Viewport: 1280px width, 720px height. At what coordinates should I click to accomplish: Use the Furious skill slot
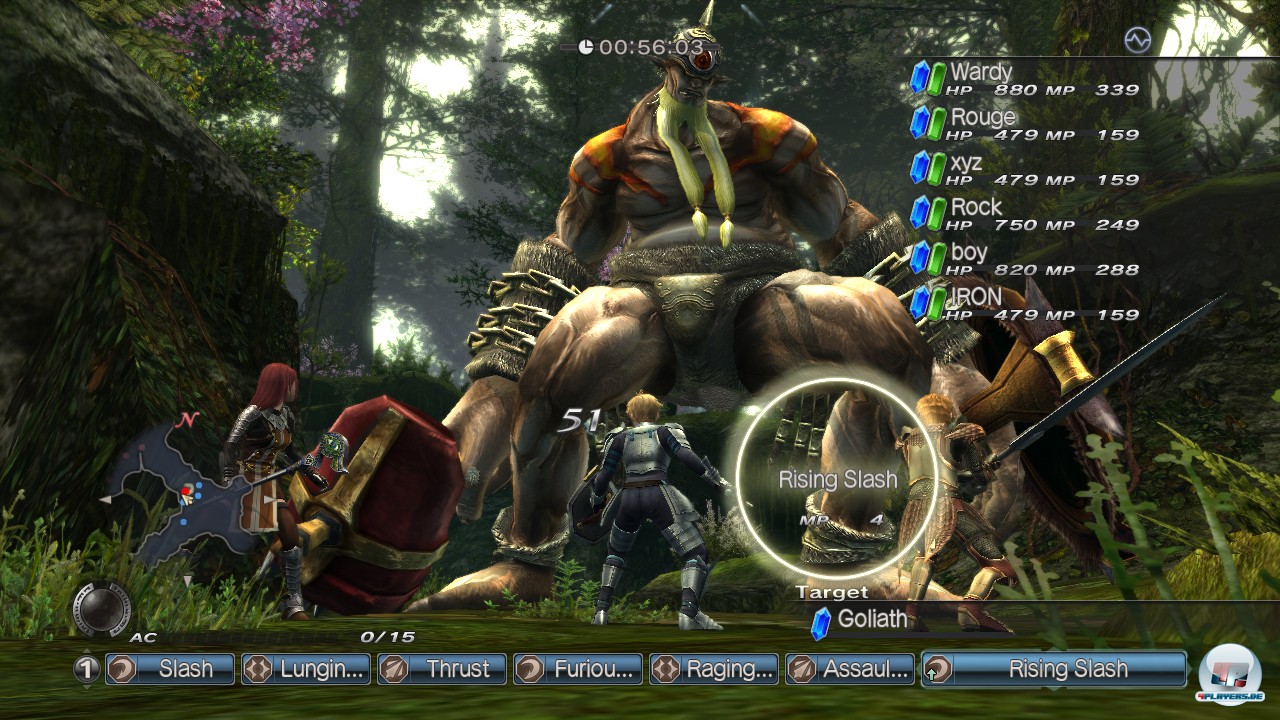[x=578, y=669]
